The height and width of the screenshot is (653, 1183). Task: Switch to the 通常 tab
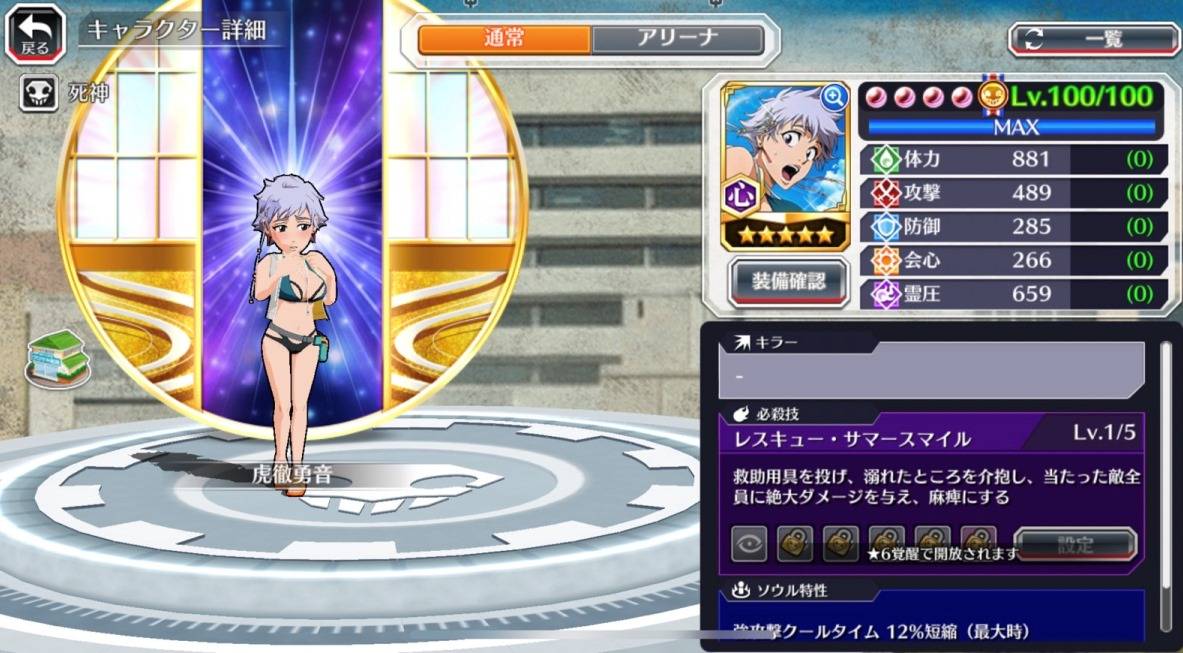pos(504,39)
